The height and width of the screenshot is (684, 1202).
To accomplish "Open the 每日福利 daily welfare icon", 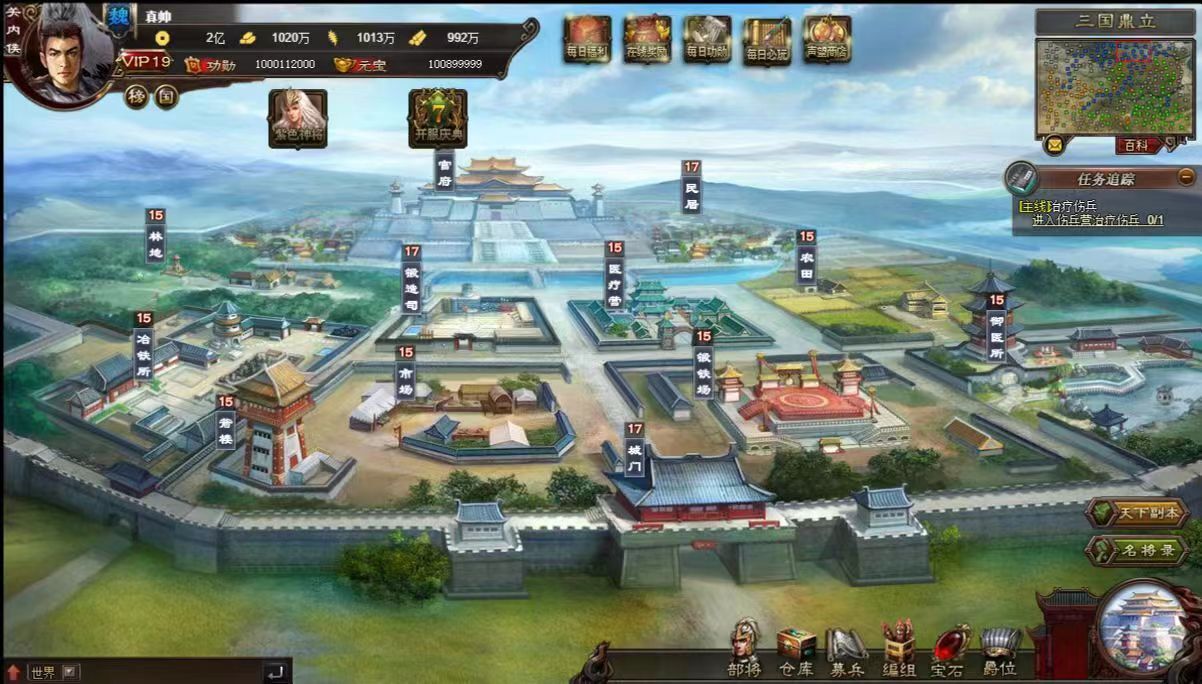I will click(x=587, y=39).
